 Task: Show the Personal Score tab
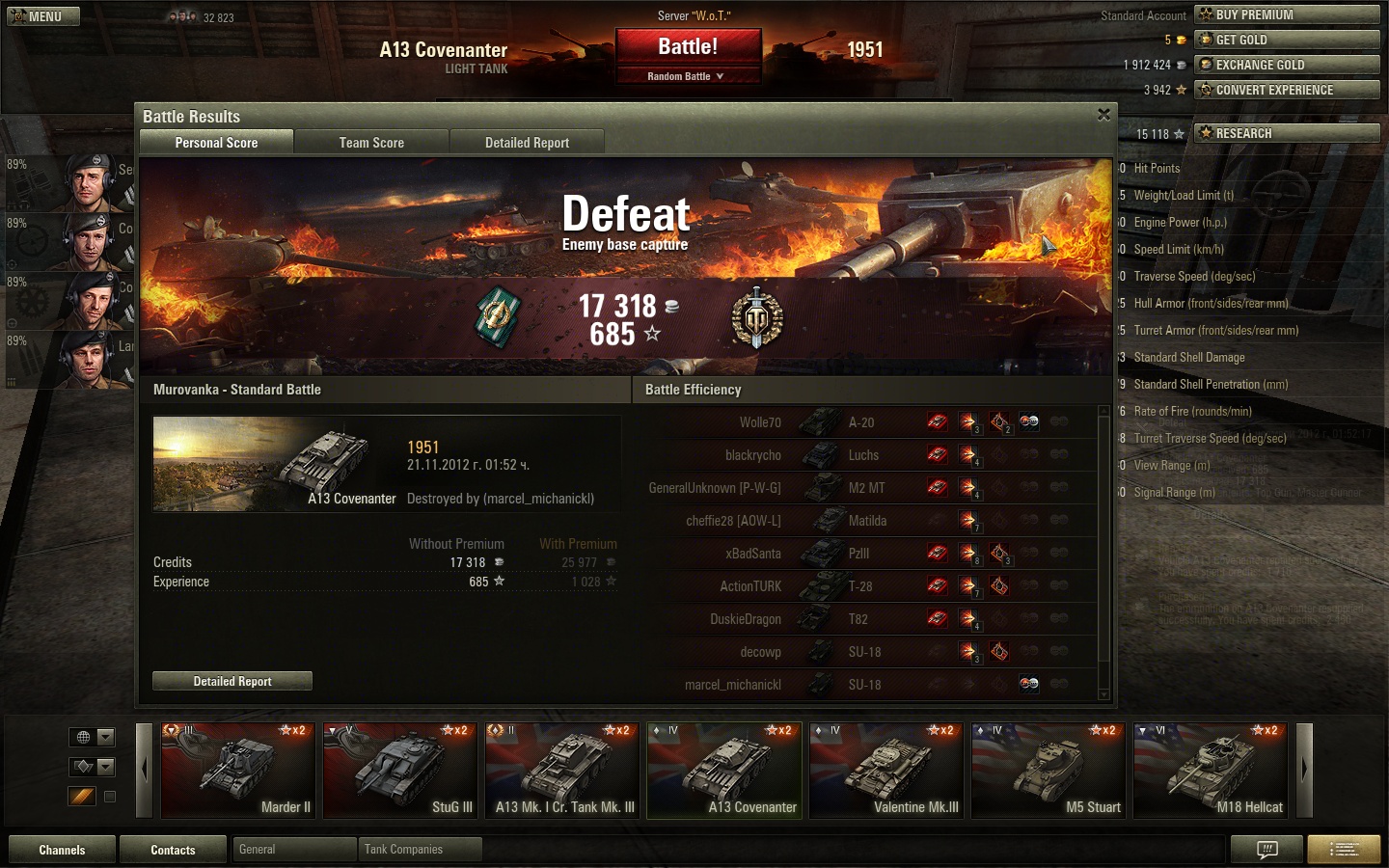coord(216,143)
